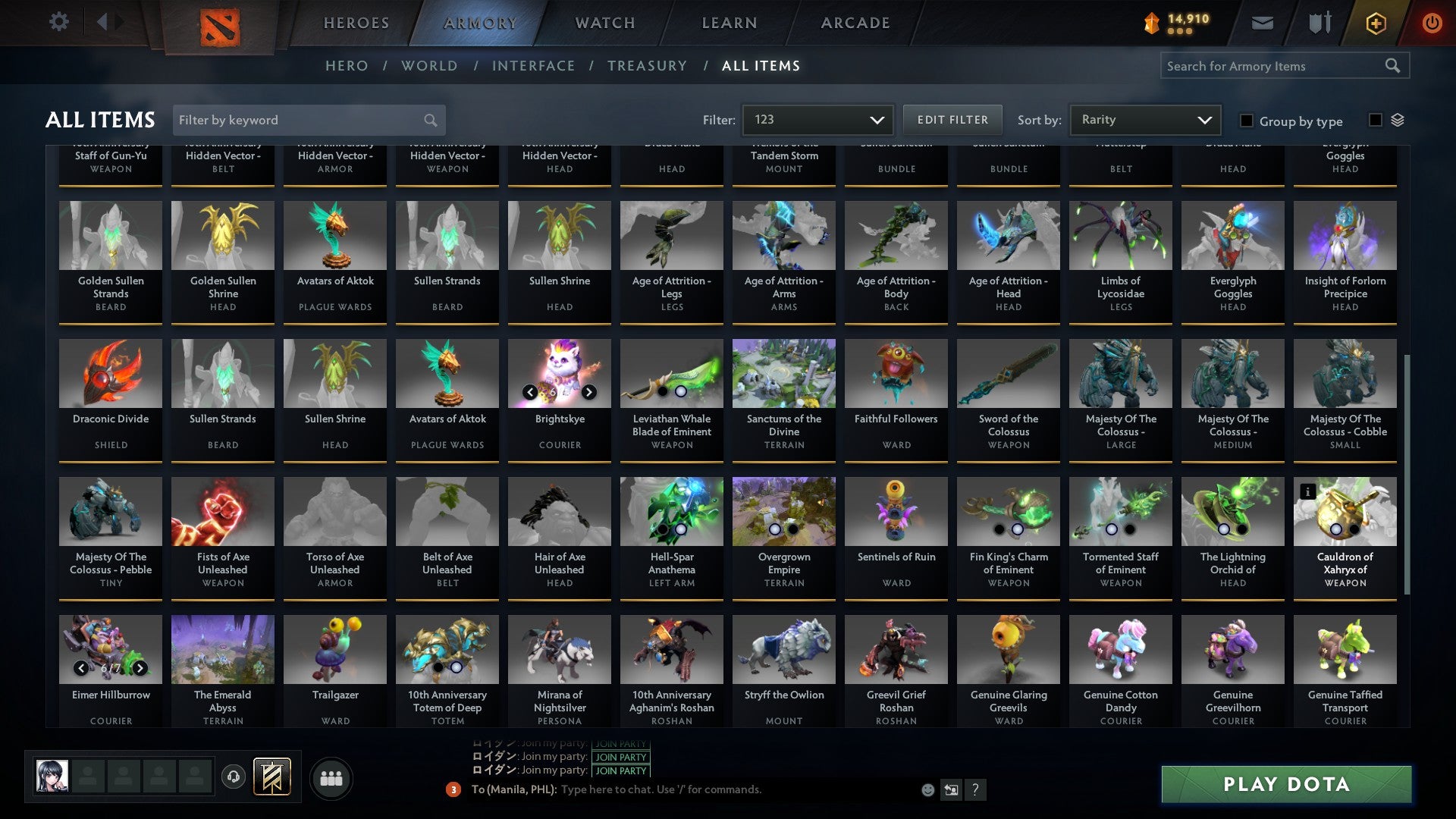Click the next arrow on Brightskye courier

click(590, 393)
